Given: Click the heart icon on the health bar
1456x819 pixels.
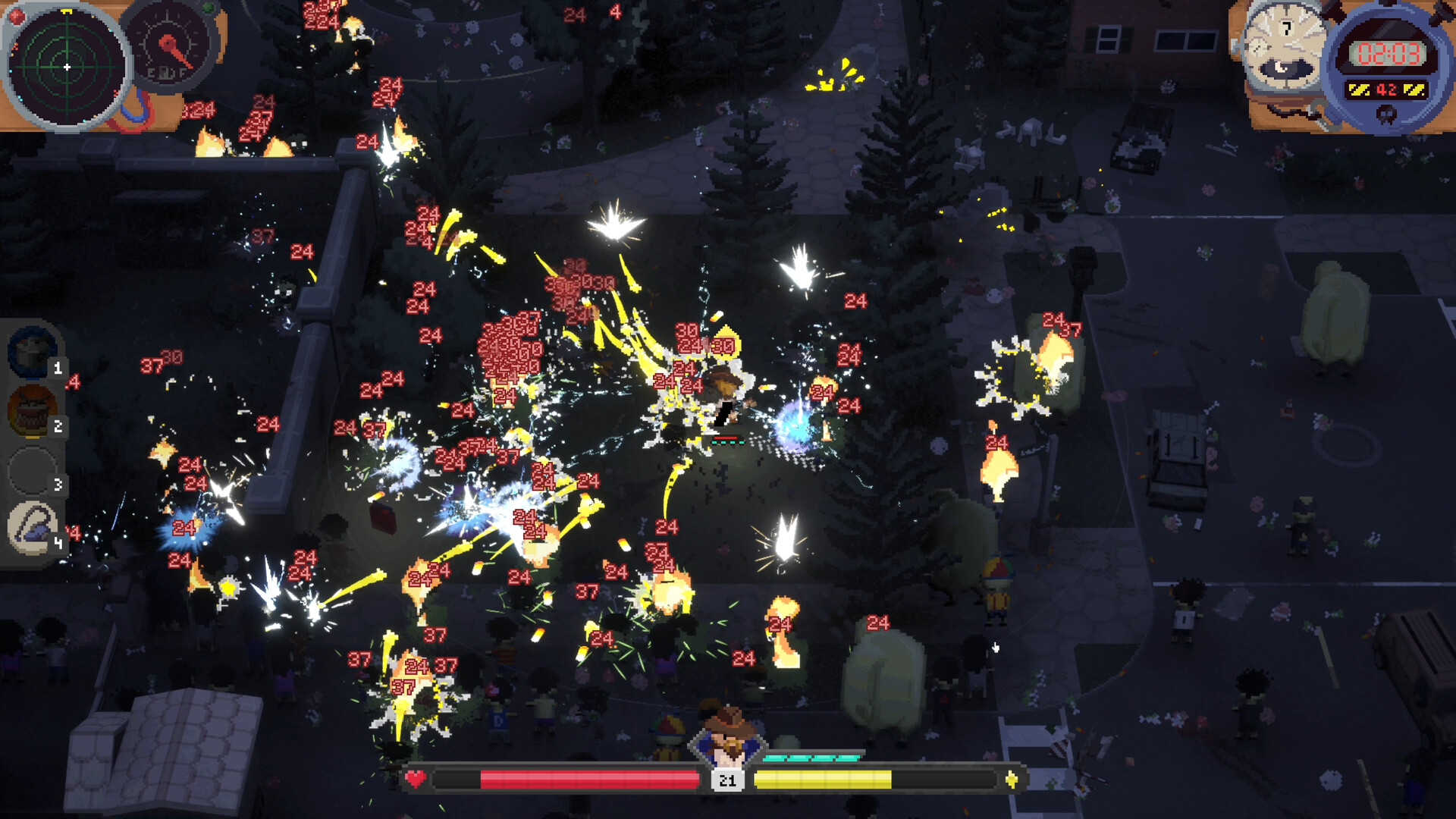Looking at the screenshot, I should 416,777.
